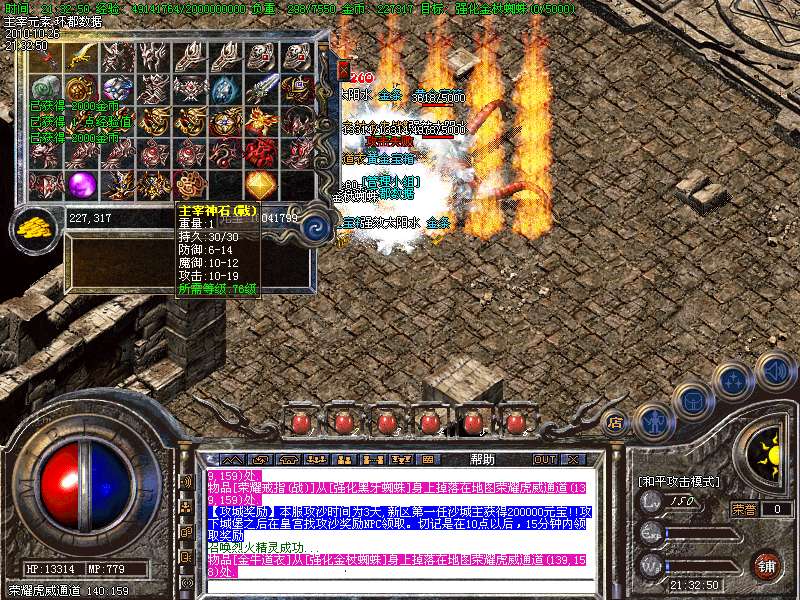Close the inventory with red X

click(343, 71)
